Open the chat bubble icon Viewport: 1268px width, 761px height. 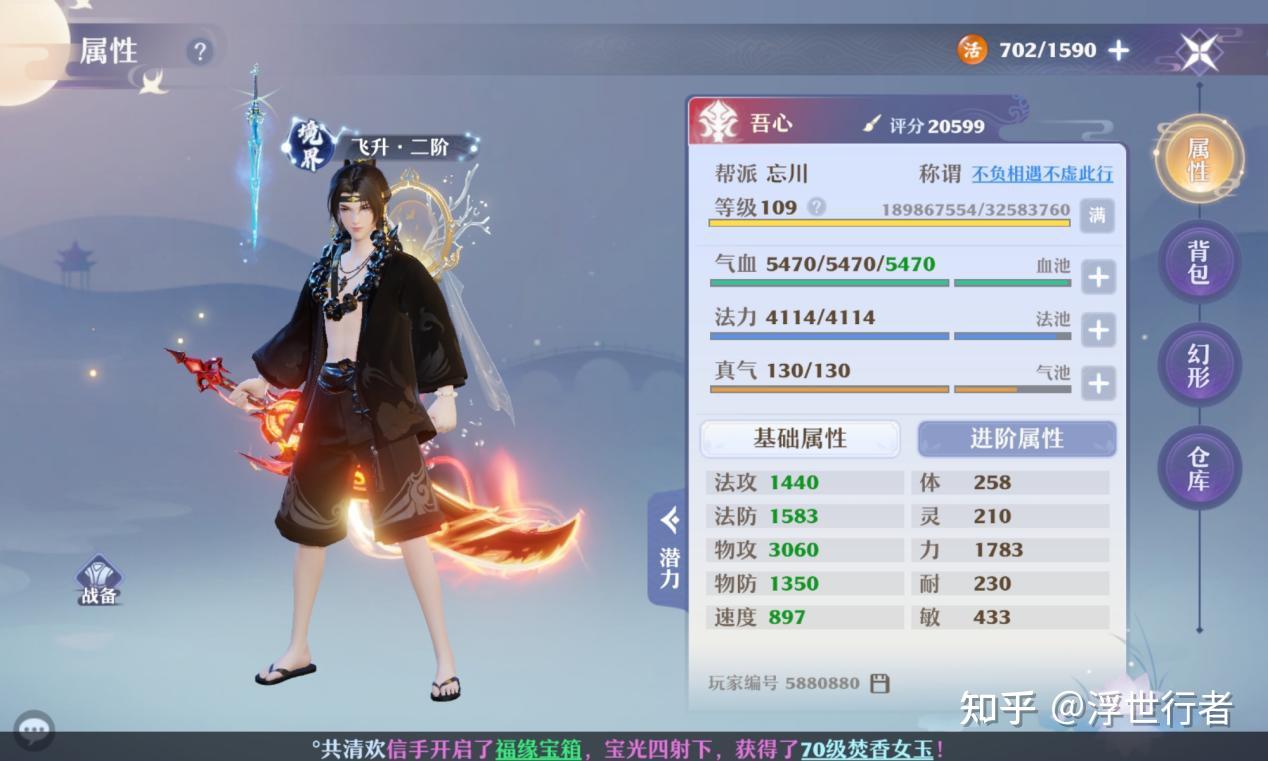coord(34,729)
